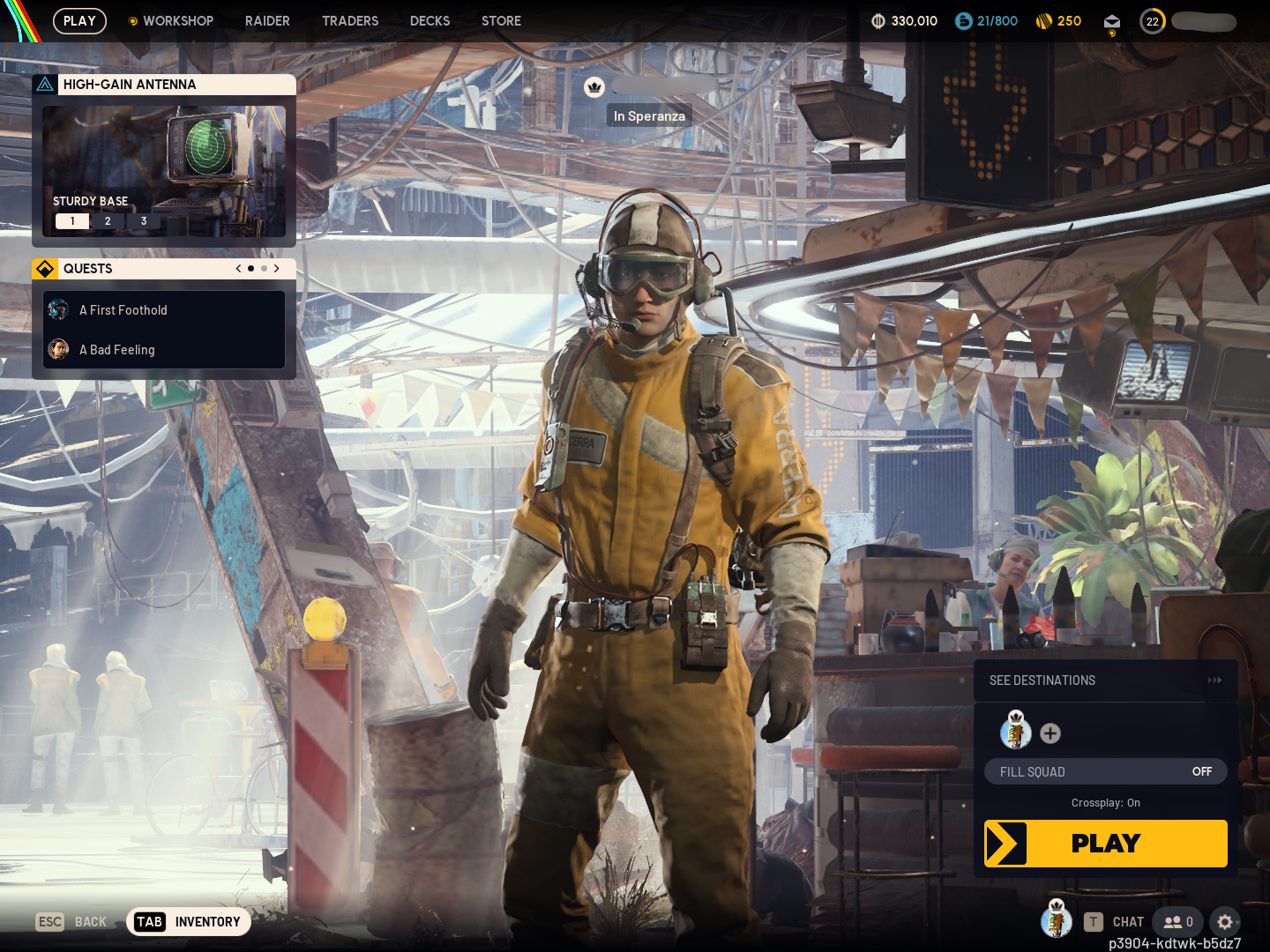Click the antenna icon on HIGH-GAIN ANTENNA panel
Image resolution: width=1270 pixels, height=952 pixels.
pos(45,84)
